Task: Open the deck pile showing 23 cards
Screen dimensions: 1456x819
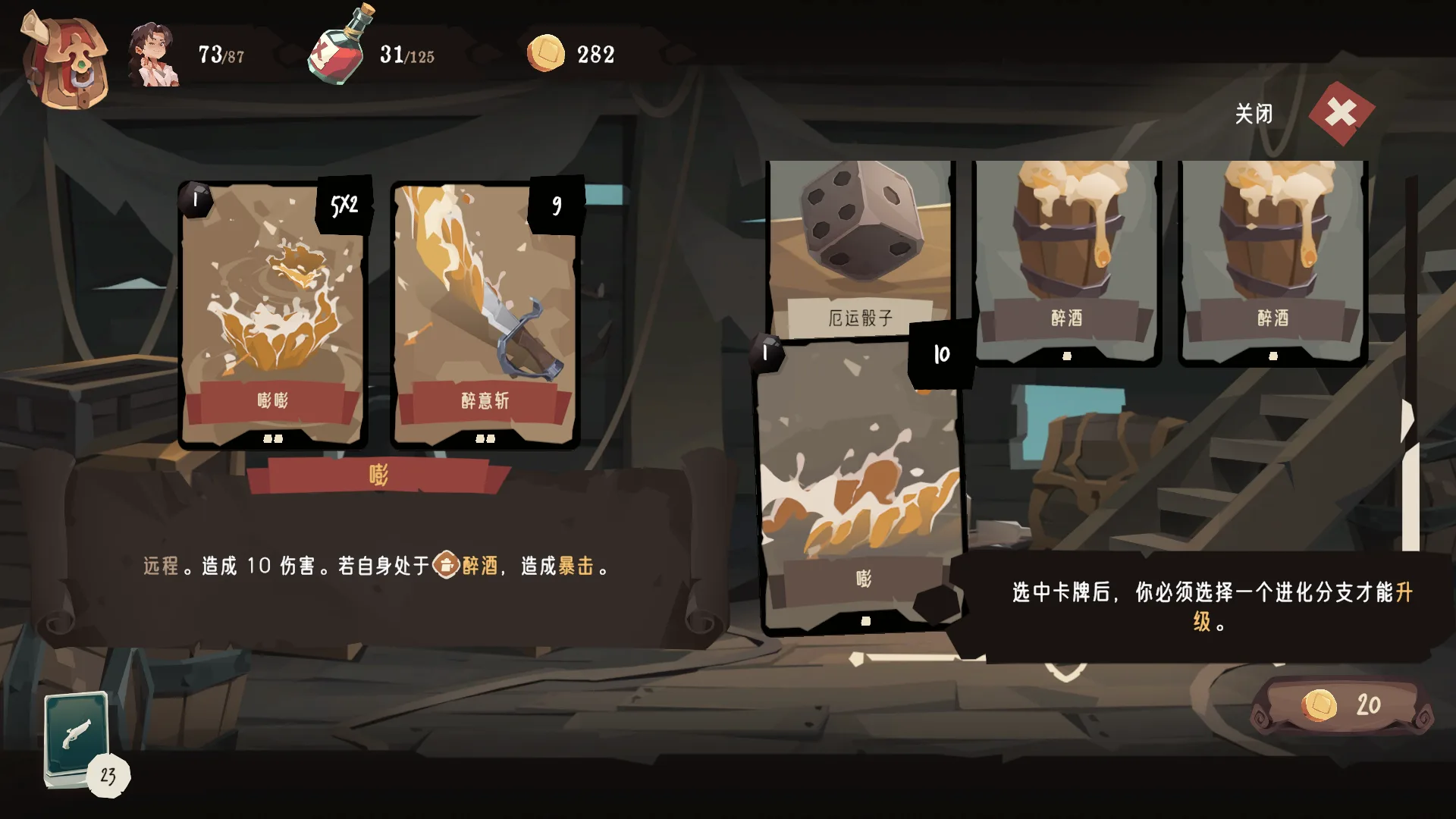Action: [x=78, y=739]
